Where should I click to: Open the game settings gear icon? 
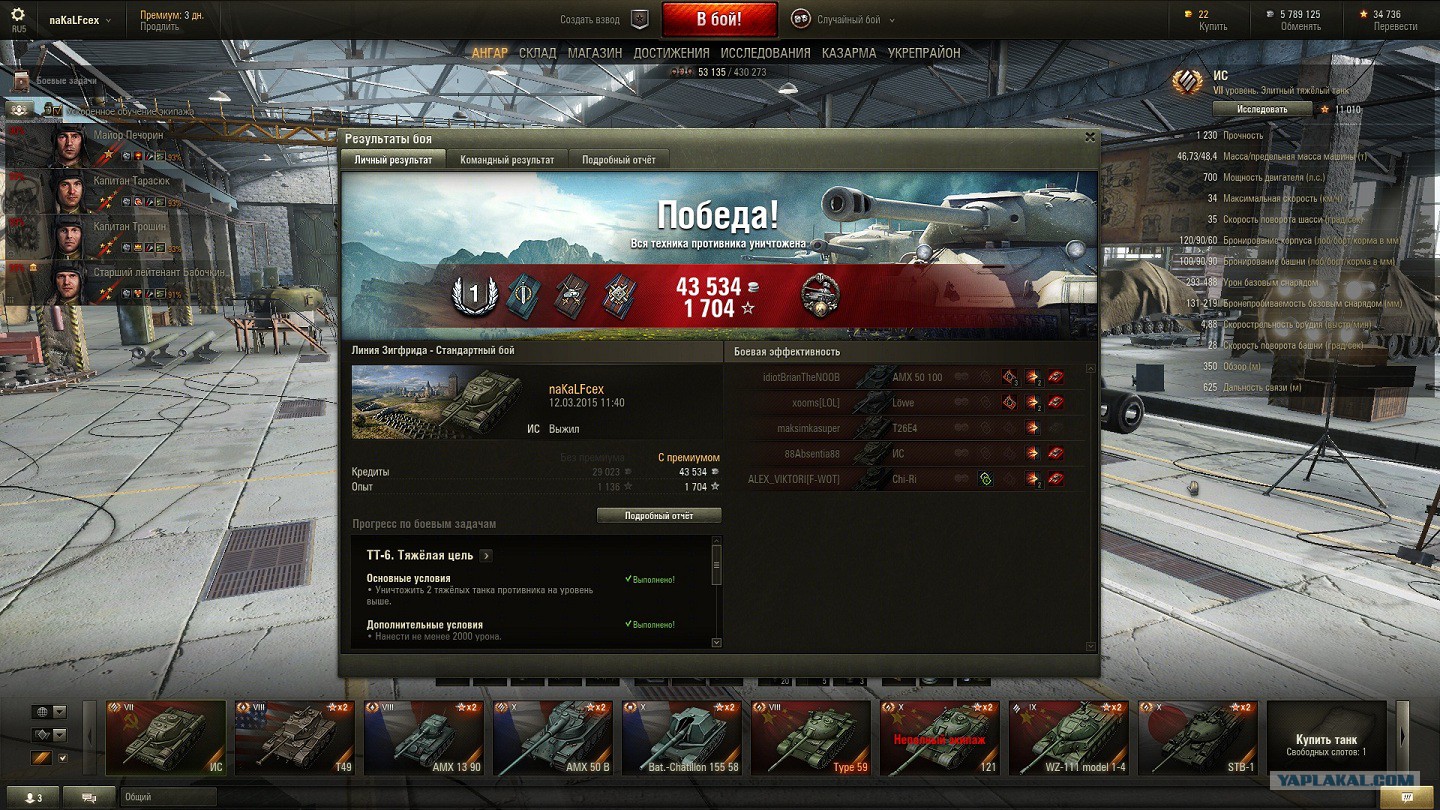(x=18, y=15)
